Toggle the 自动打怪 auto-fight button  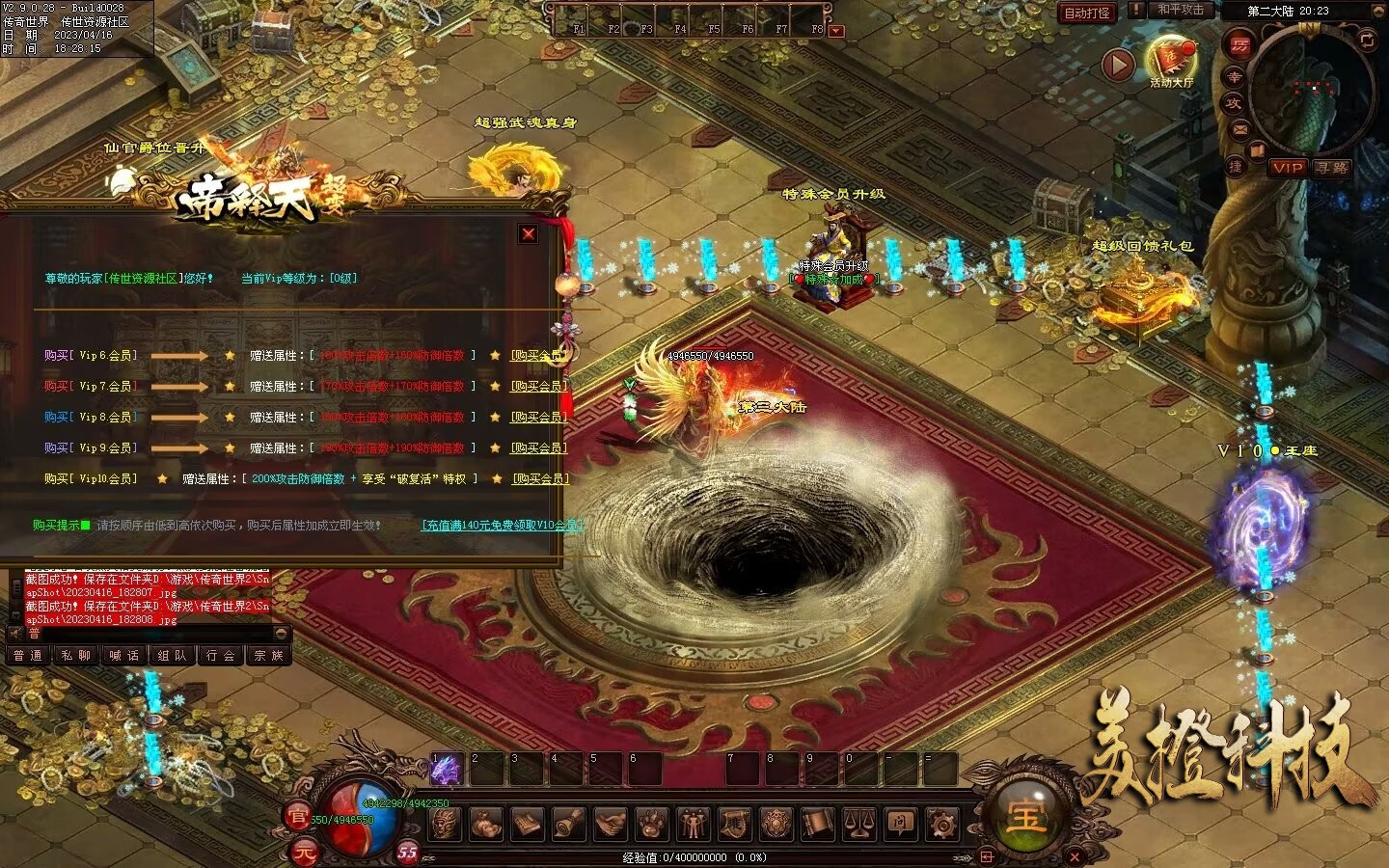coord(1087,13)
